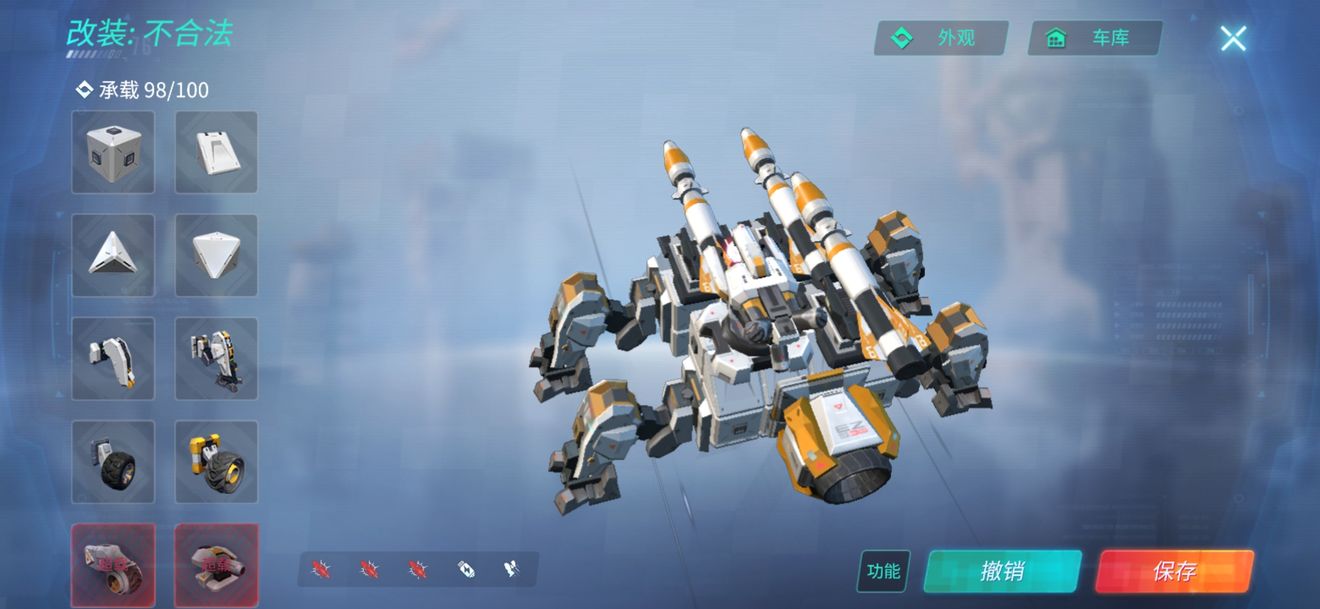The height and width of the screenshot is (609, 1320).
Task: Pick the triangular prism block part
Action: click(x=113, y=255)
